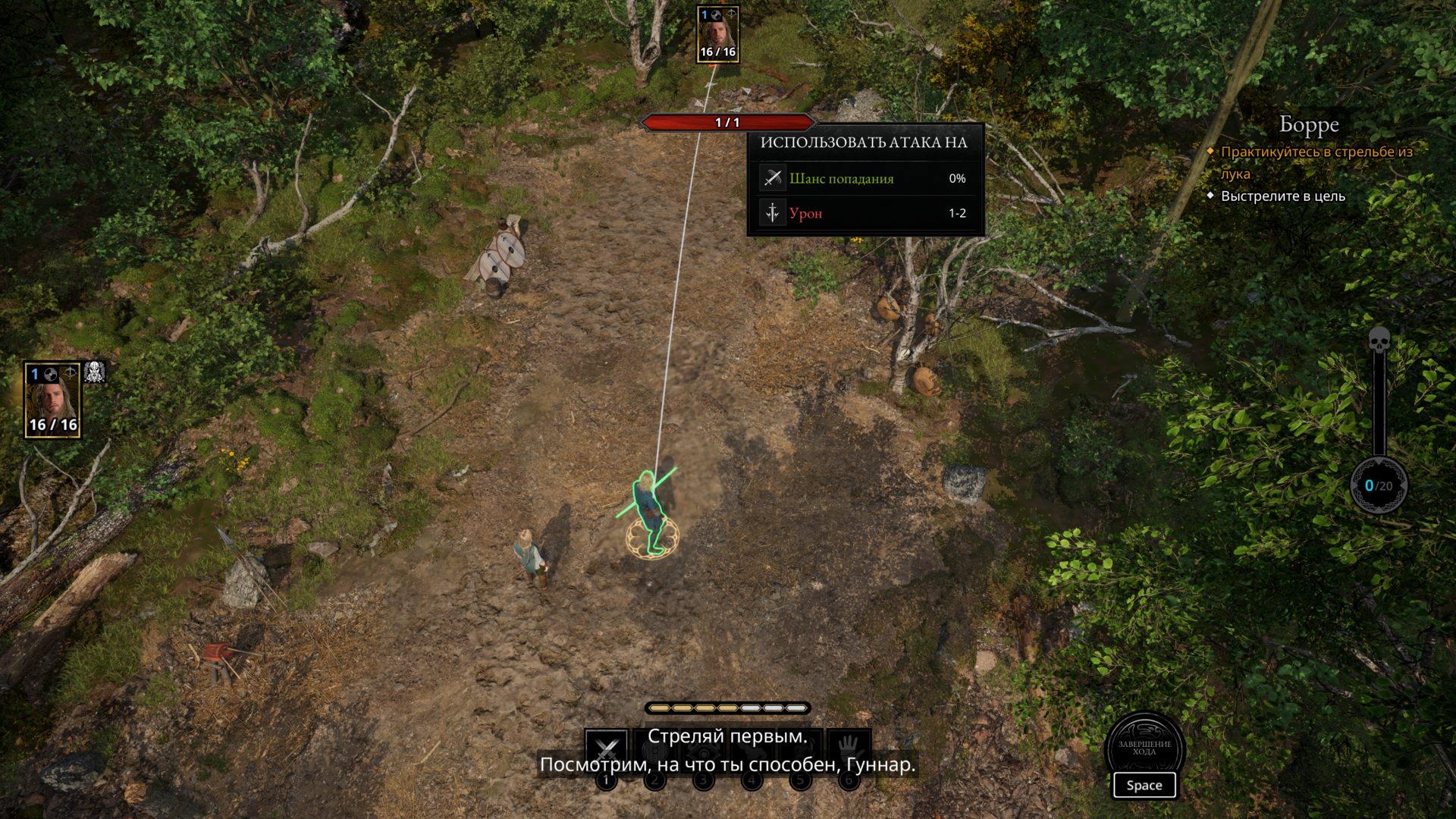Click the Завершение хода end turn button

point(1144,747)
